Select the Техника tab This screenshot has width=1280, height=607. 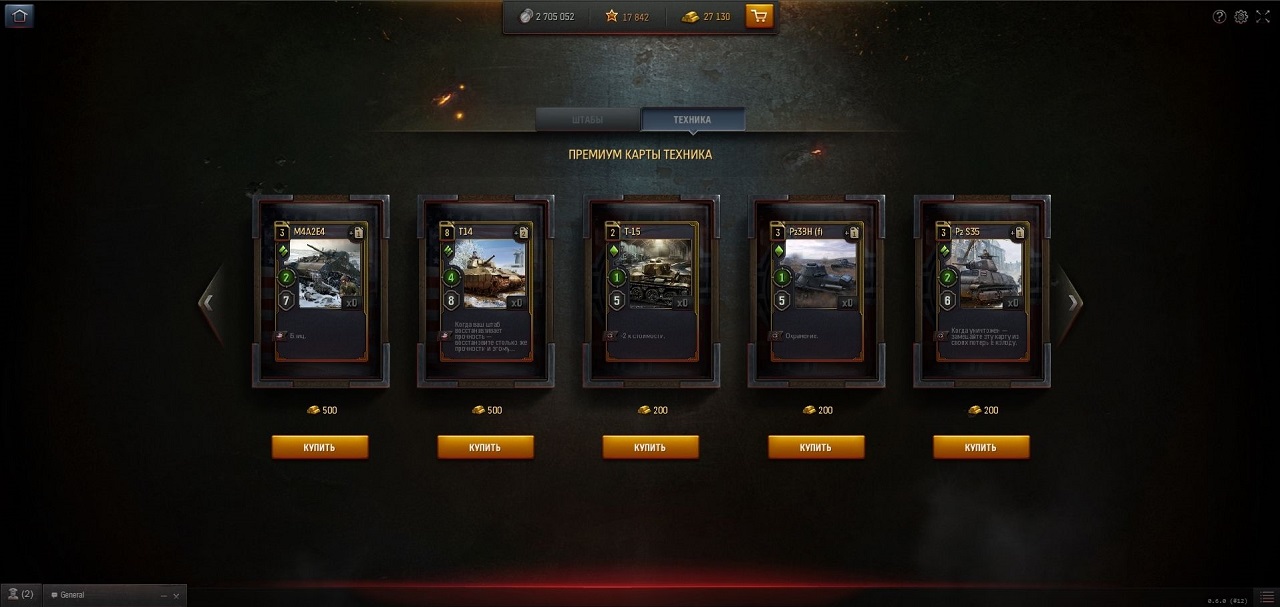[692, 120]
